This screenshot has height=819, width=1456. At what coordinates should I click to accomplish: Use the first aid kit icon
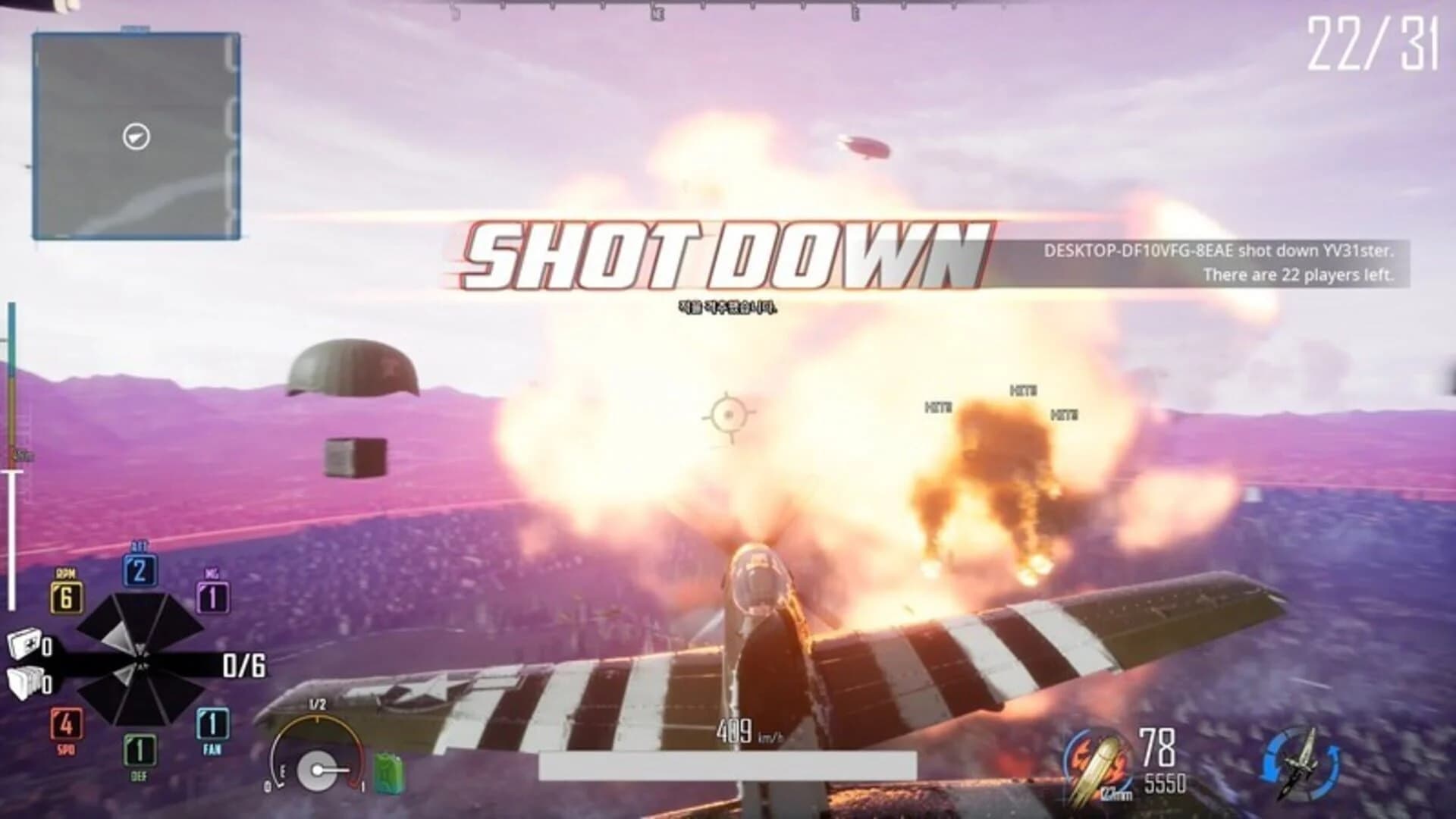24,645
